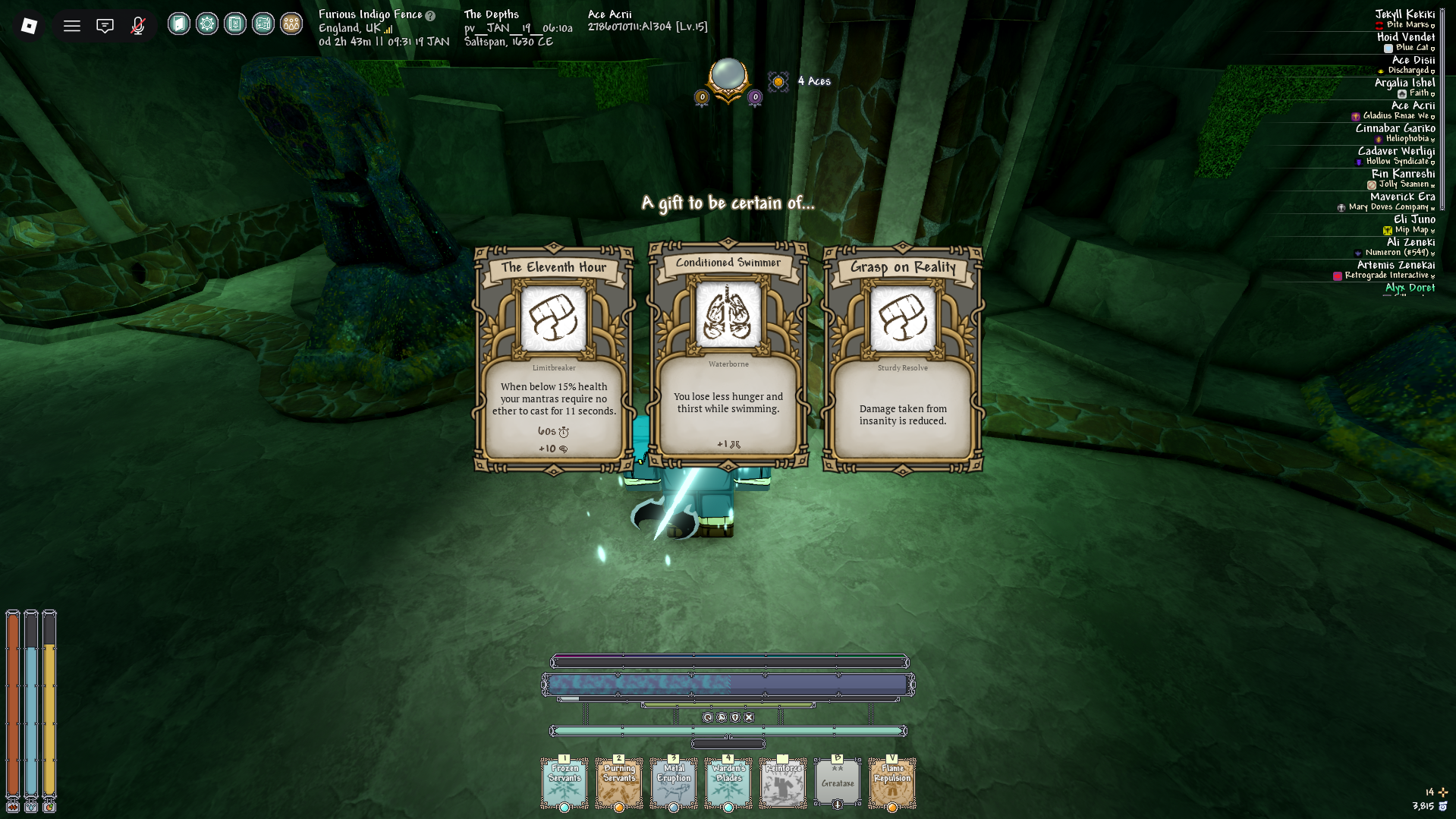Equip the Greataxe hotbar slot
The width and height of the screenshot is (1456, 819).
coord(838,783)
